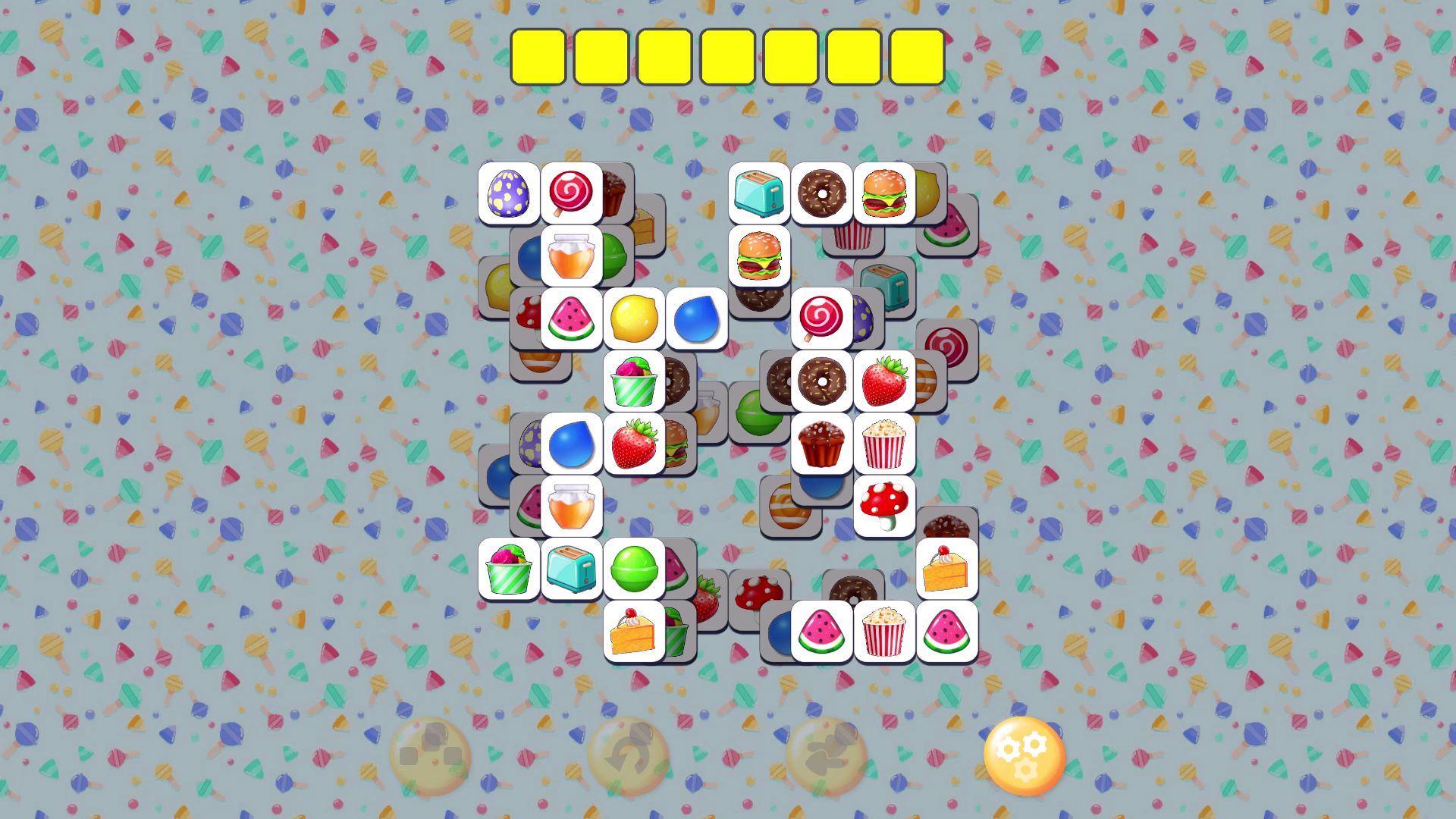Select the red mushroom tile

[x=886, y=506]
